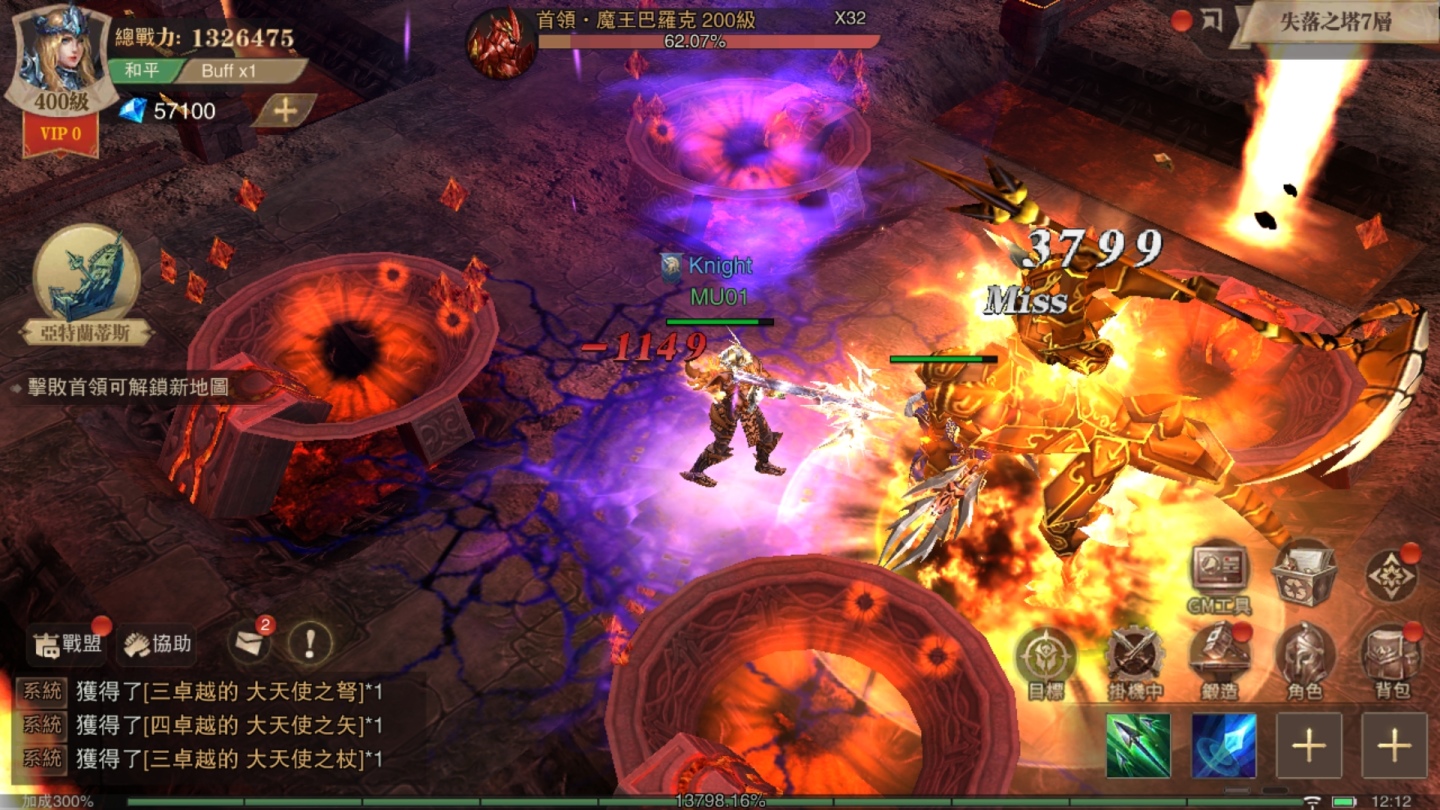Open the 擊敗首領可解鎖新地圖 objective tracker
This screenshot has width=1440, height=810.
[122, 387]
